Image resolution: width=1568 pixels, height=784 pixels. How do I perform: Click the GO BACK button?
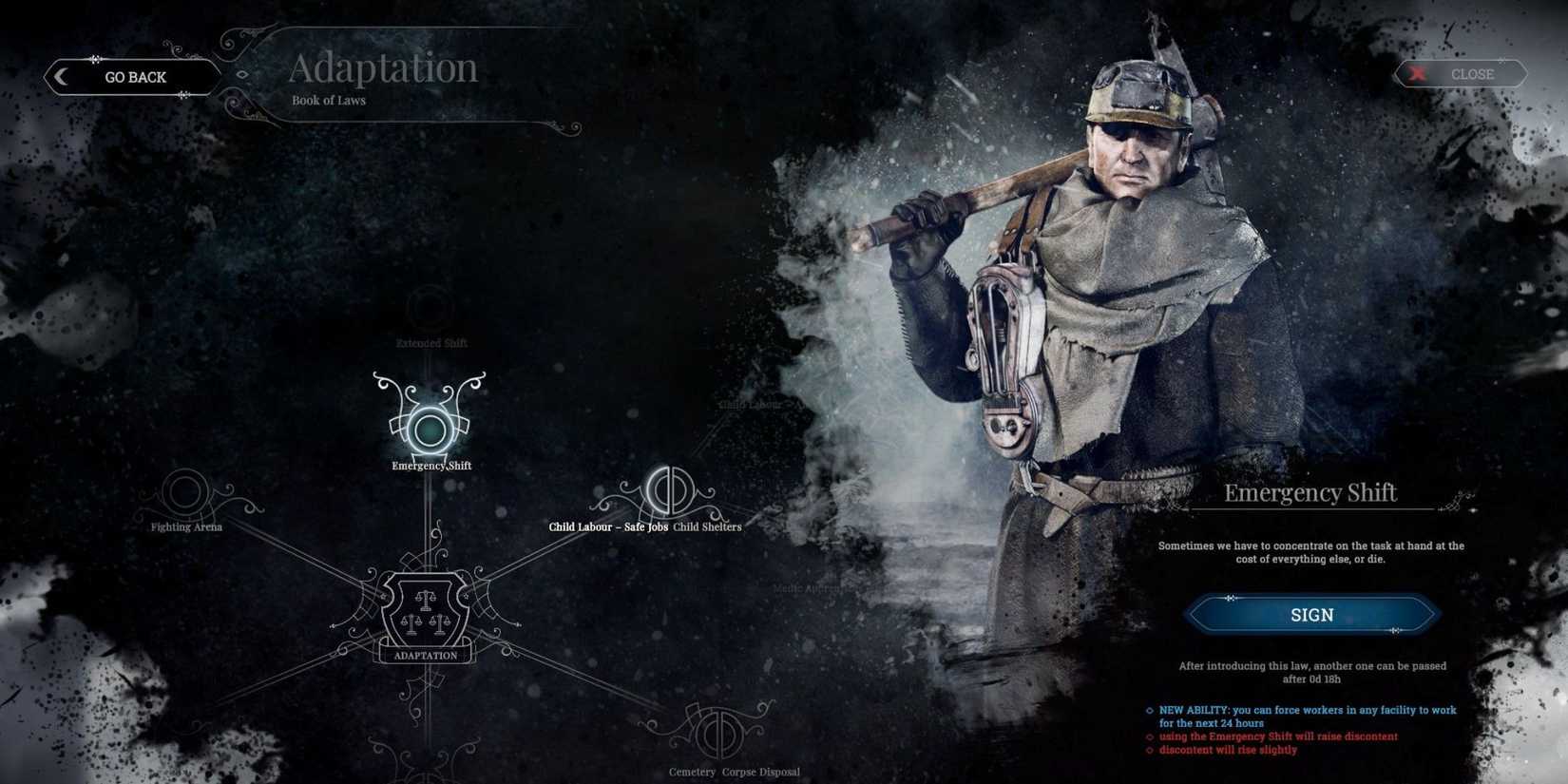(133, 76)
